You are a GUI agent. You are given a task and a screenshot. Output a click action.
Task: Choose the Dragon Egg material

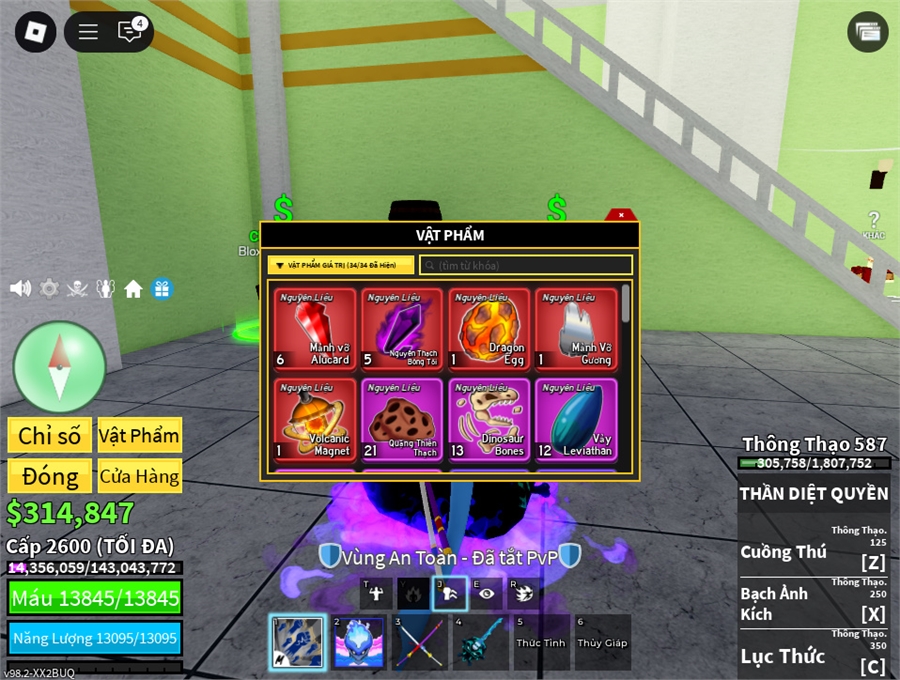[490, 329]
